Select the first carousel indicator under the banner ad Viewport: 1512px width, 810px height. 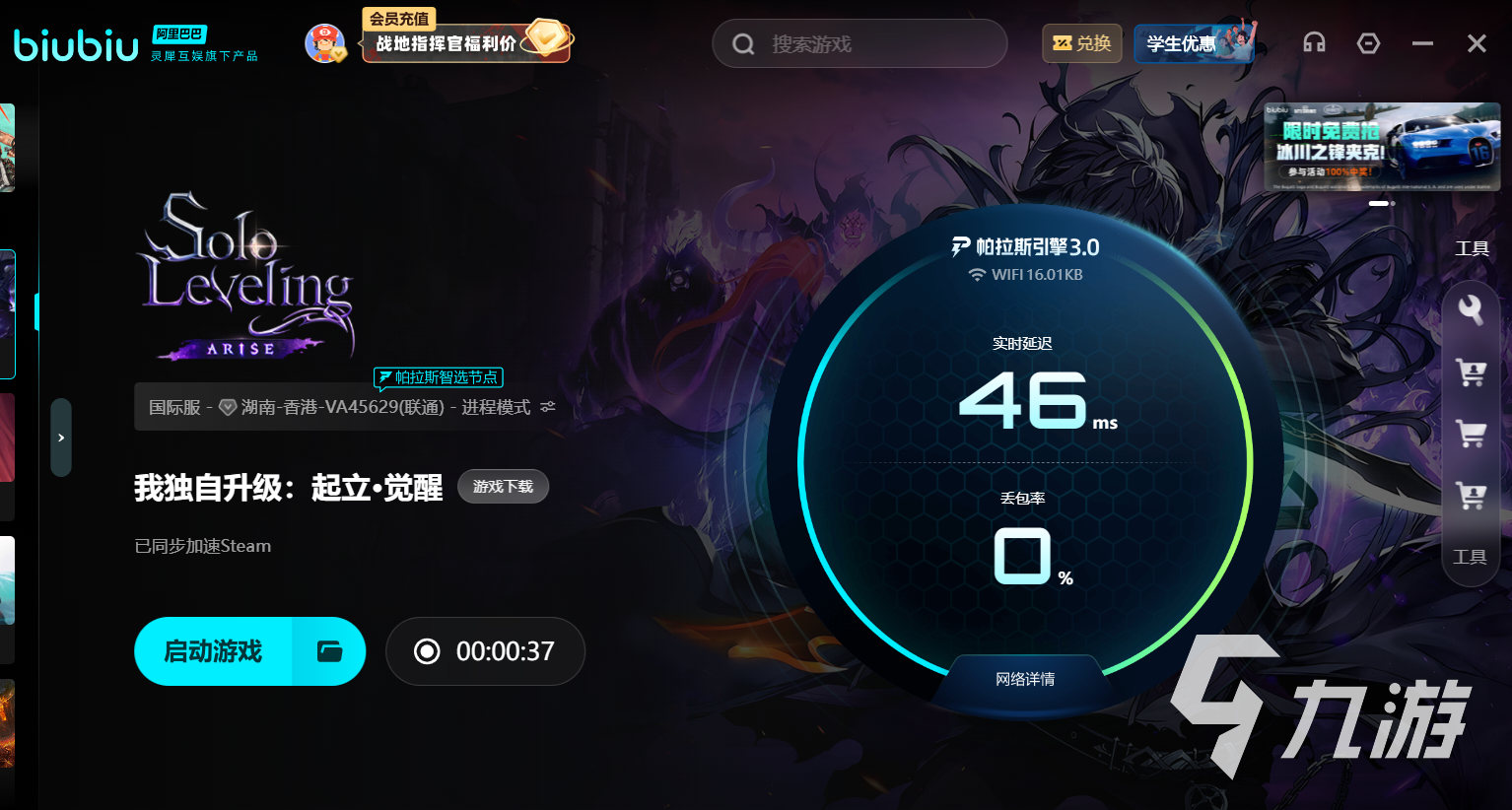pos(1379,203)
